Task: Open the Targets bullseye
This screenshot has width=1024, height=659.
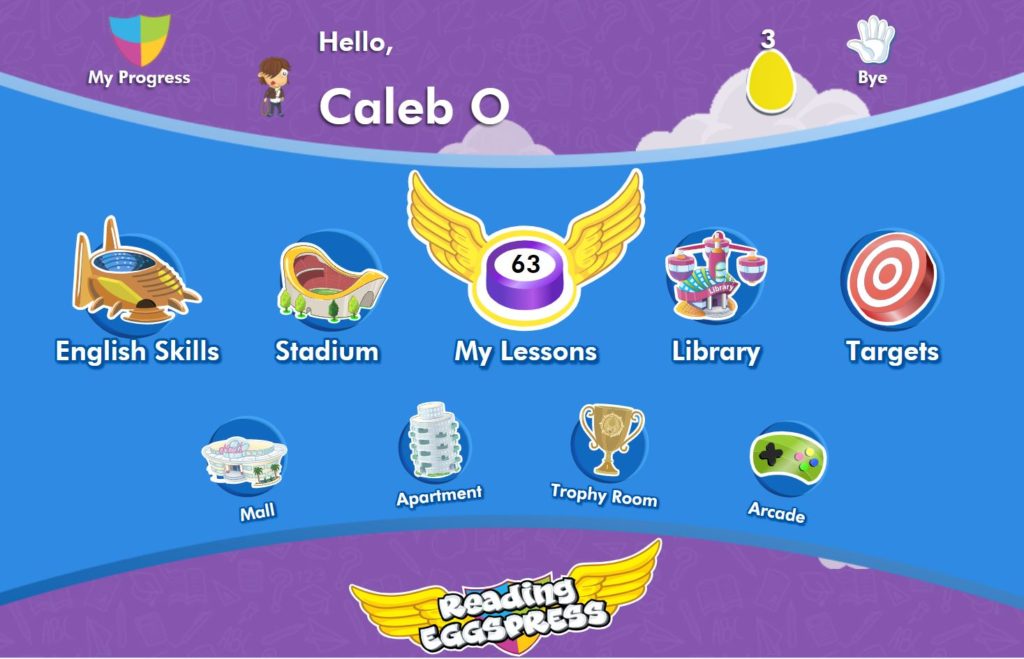Action: [891, 279]
